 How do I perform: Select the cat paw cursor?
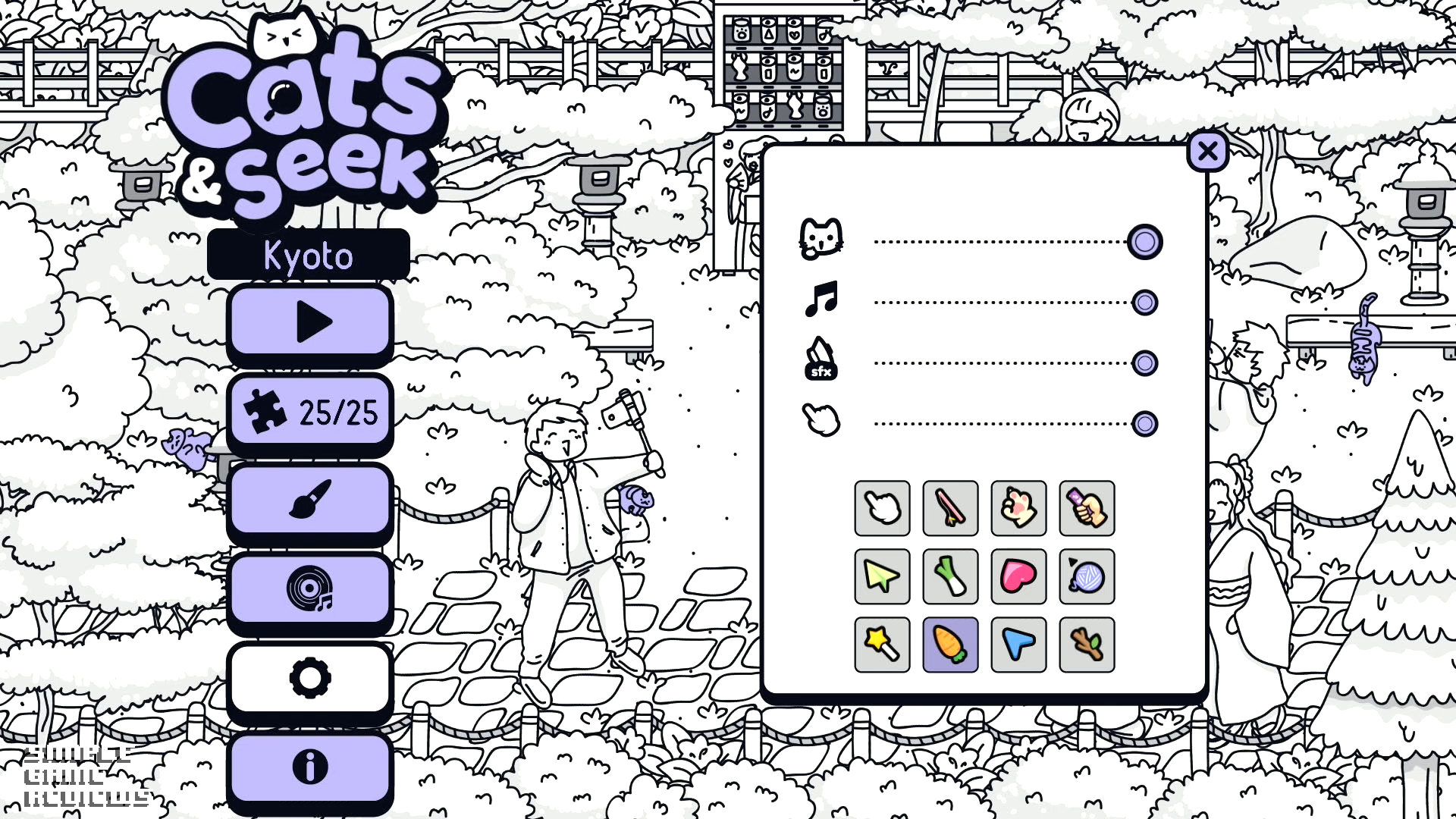click(1018, 508)
